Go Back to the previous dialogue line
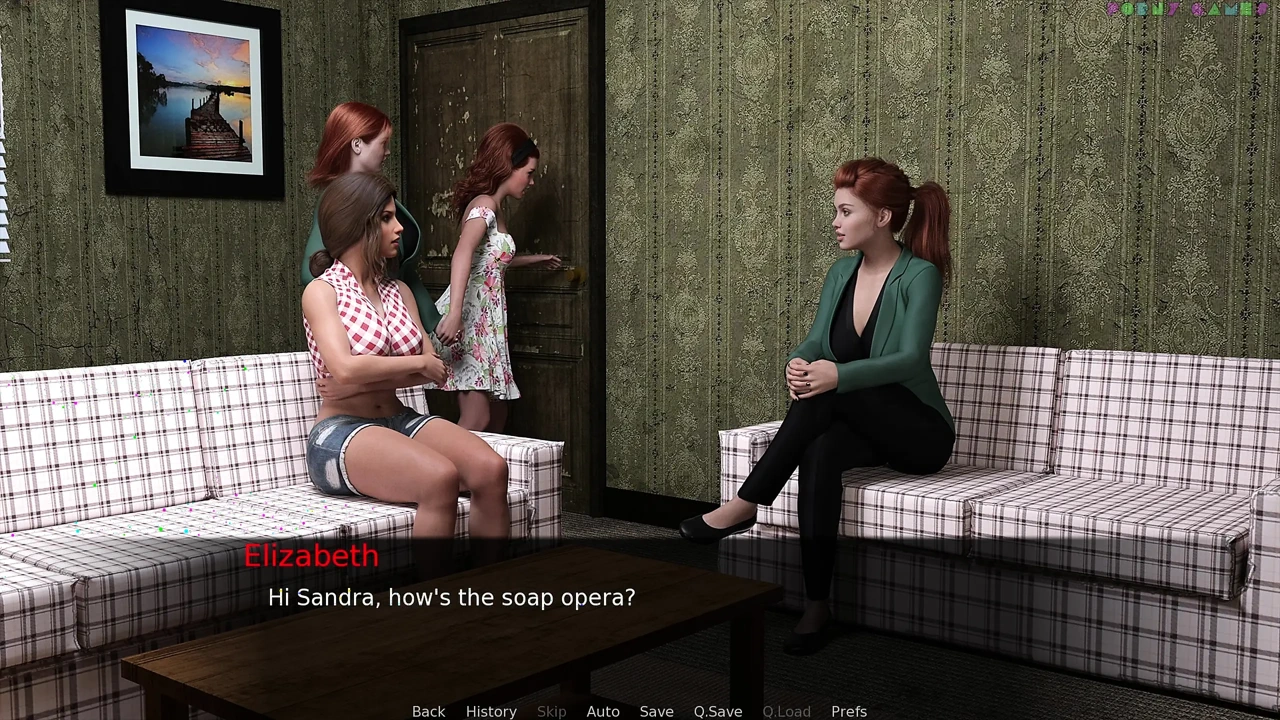 coord(428,711)
